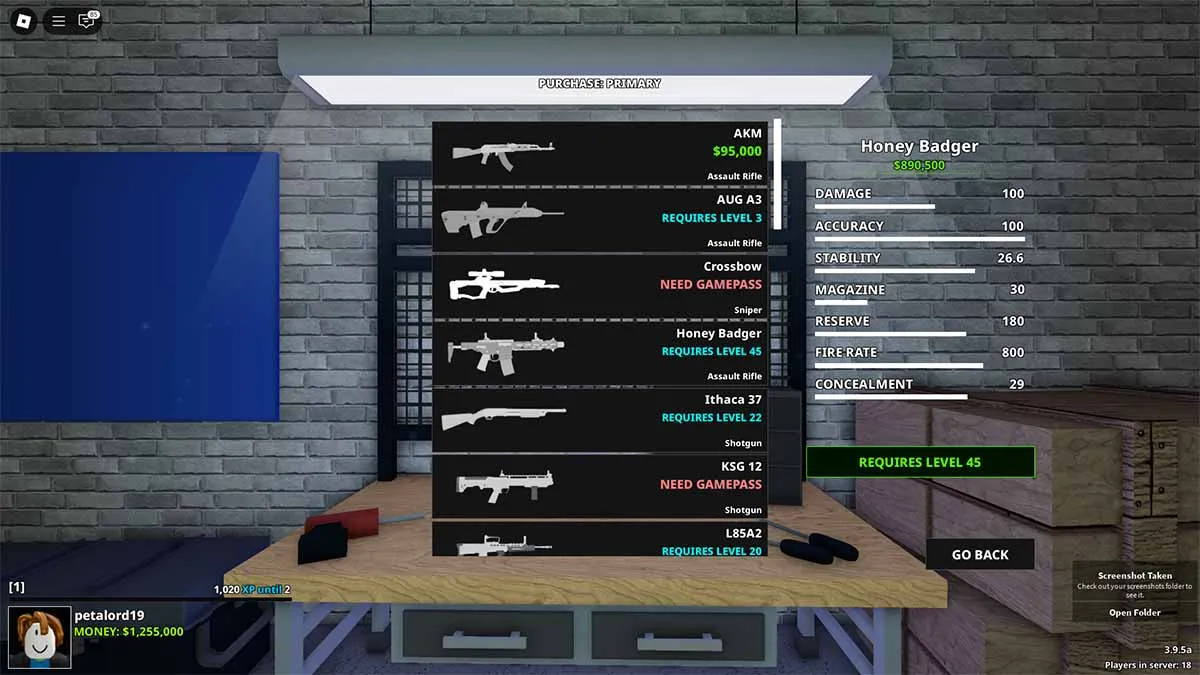
Task: Open the hamburger list menu
Action: tap(59, 20)
